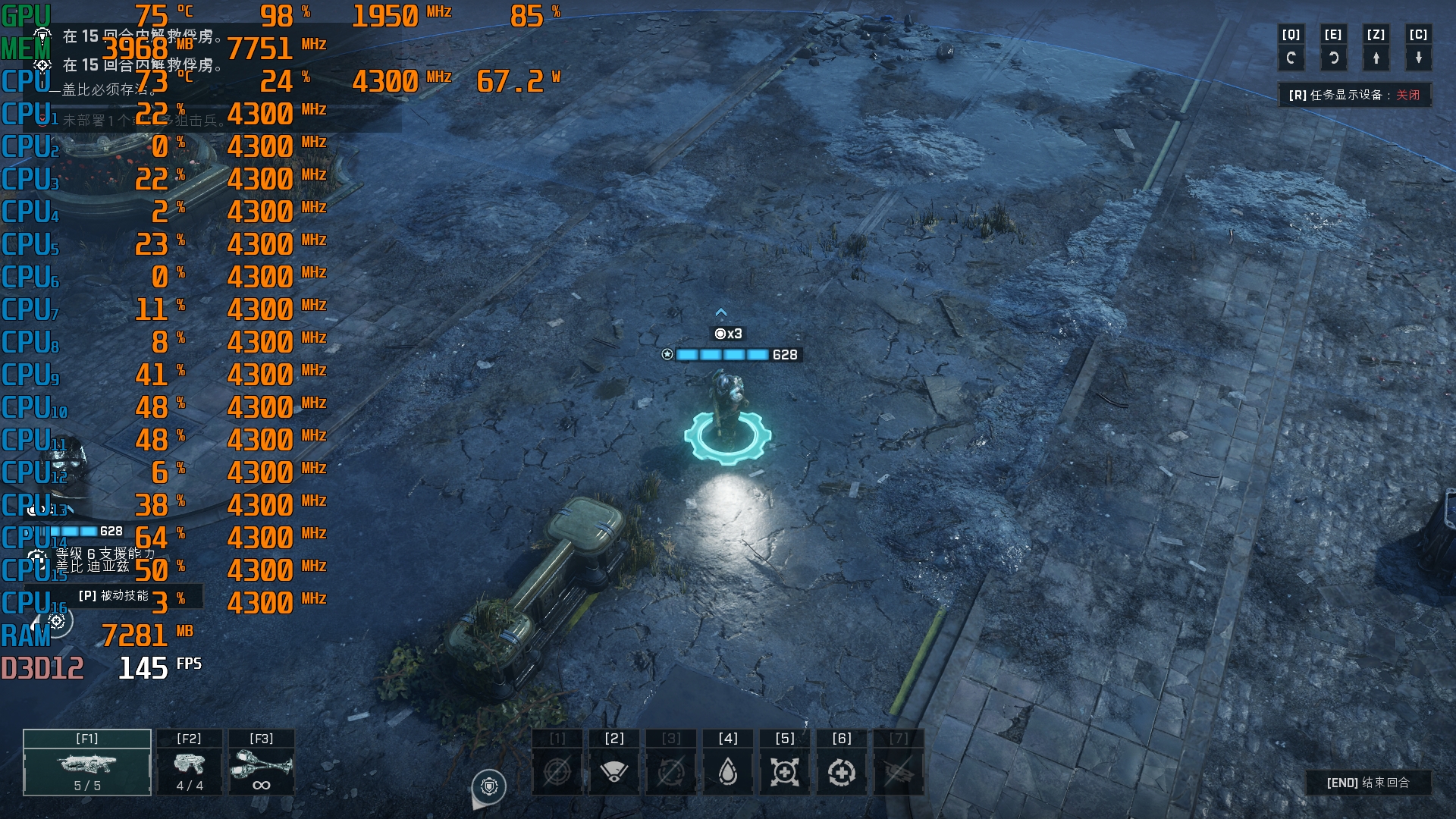1456x819 pixels.
Task: Choose the grenade slot with infinity symbol
Action: 262,763
